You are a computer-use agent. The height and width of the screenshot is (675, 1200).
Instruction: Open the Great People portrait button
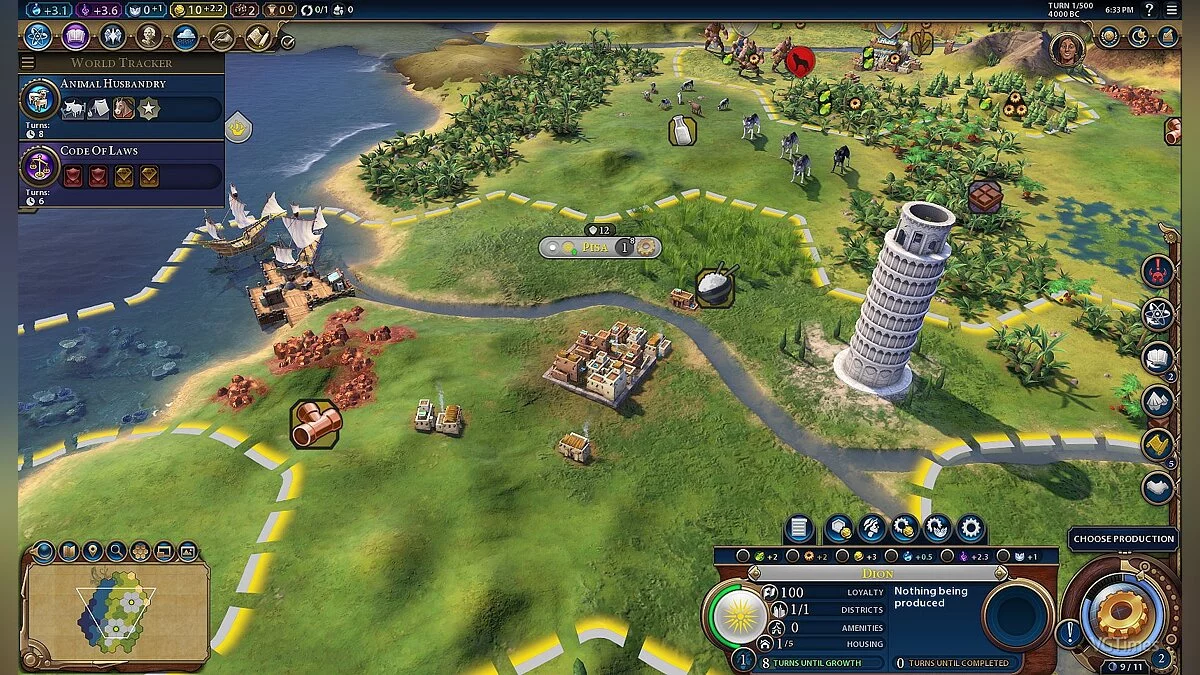click(x=149, y=37)
